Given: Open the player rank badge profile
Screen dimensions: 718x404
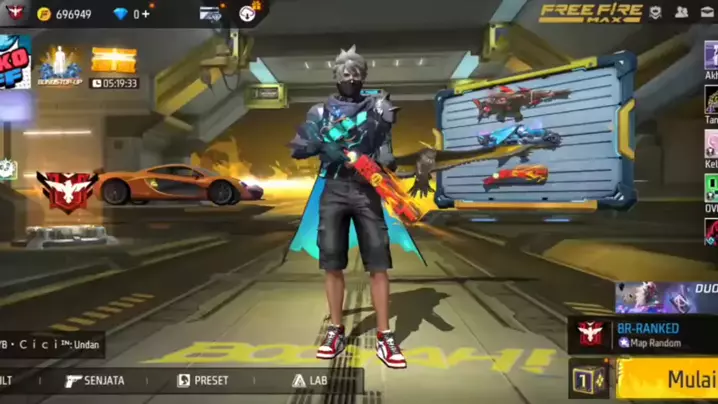Looking at the screenshot, I should click(15, 13).
